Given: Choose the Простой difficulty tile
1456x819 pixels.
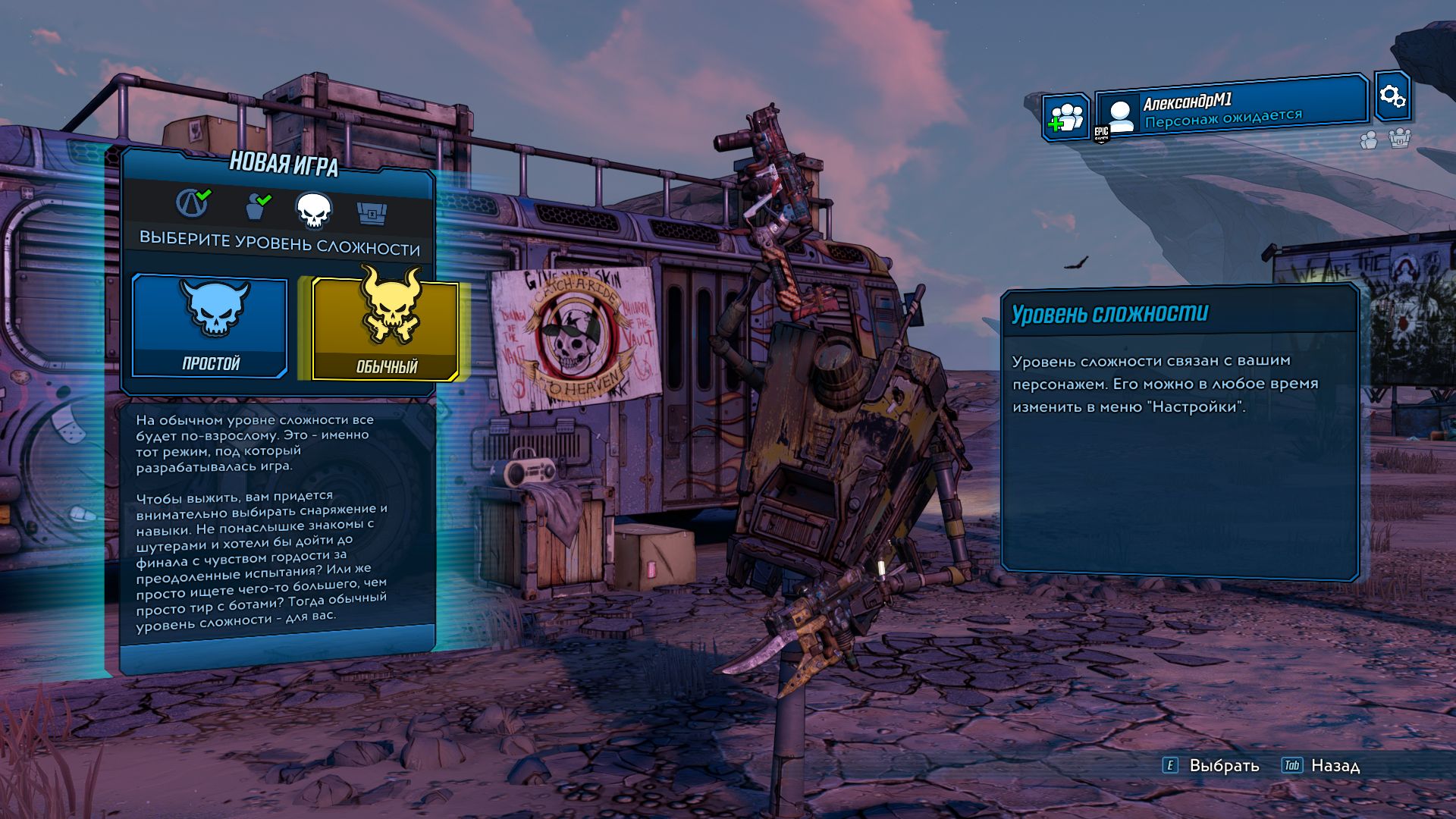Looking at the screenshot, I should pyautogui.click(x=210, y=326).
